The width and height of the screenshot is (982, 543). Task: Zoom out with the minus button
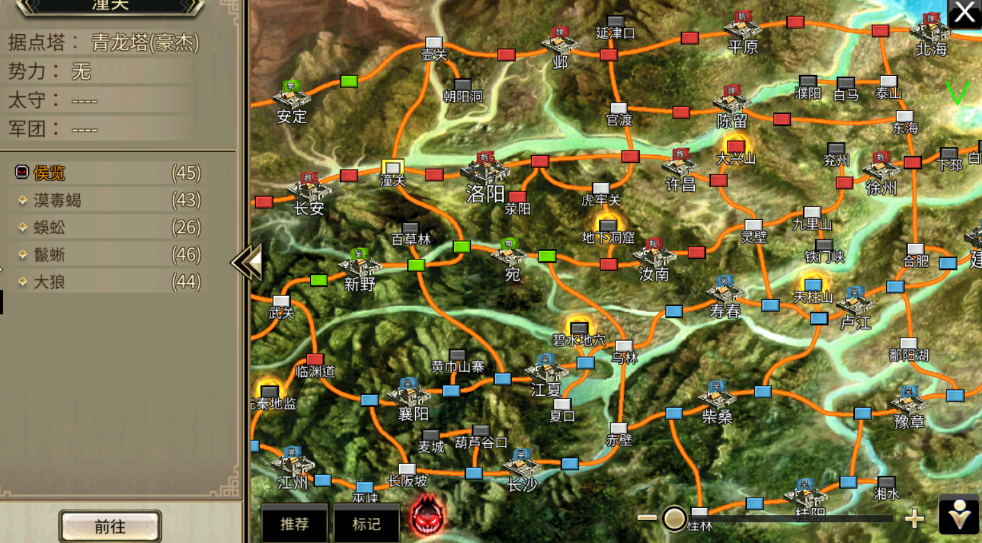[647, 518]
